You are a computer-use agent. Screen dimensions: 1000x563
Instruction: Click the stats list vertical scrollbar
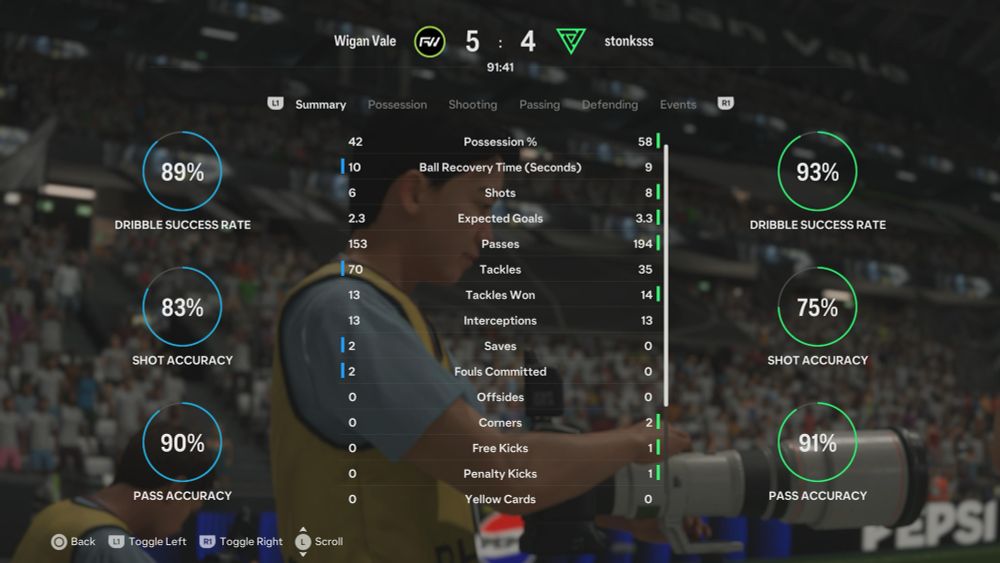click(x=667, y=270)
